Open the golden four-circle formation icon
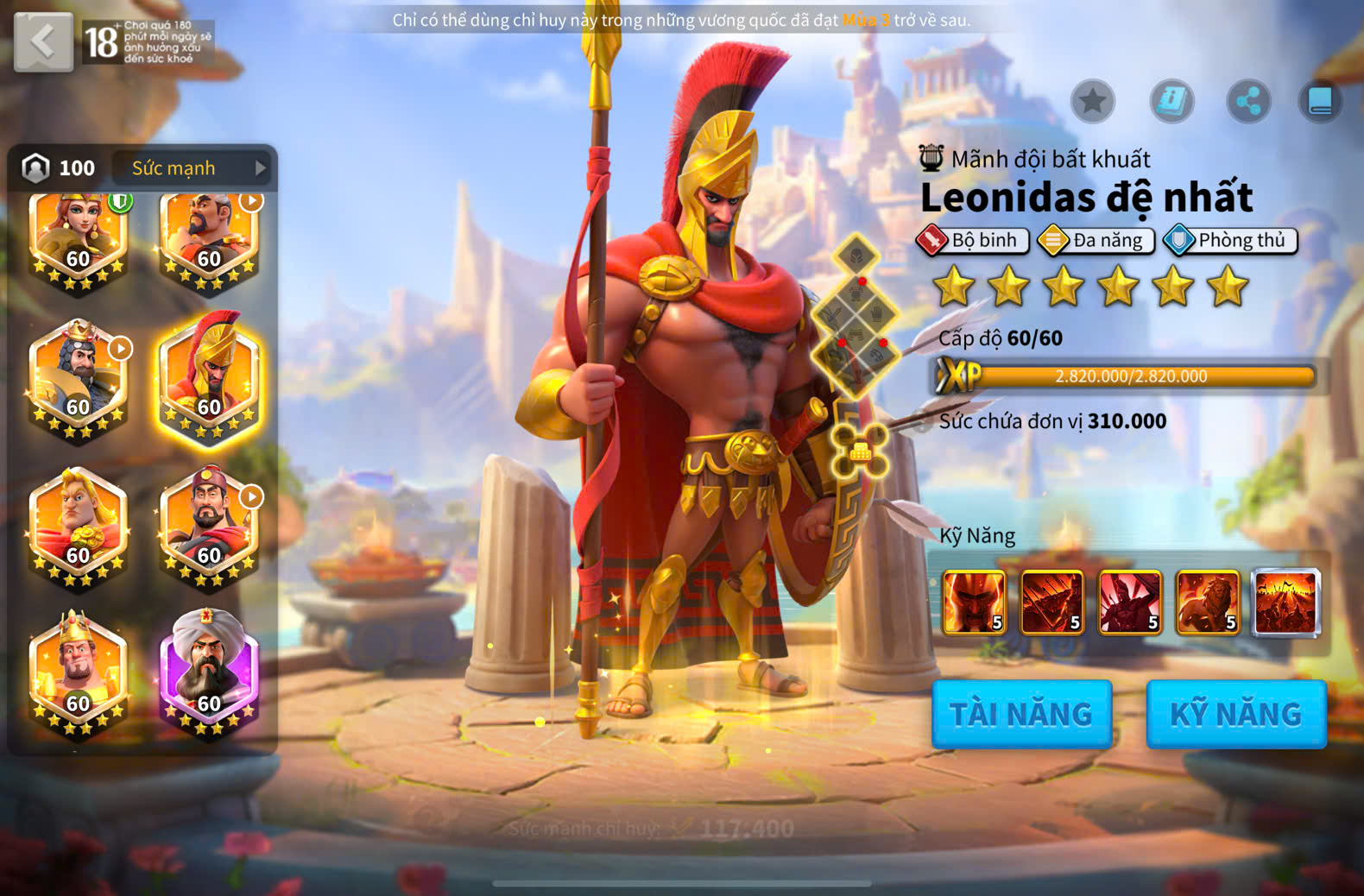This screenshot has height=896, width=1364. [x=860, y=451]
